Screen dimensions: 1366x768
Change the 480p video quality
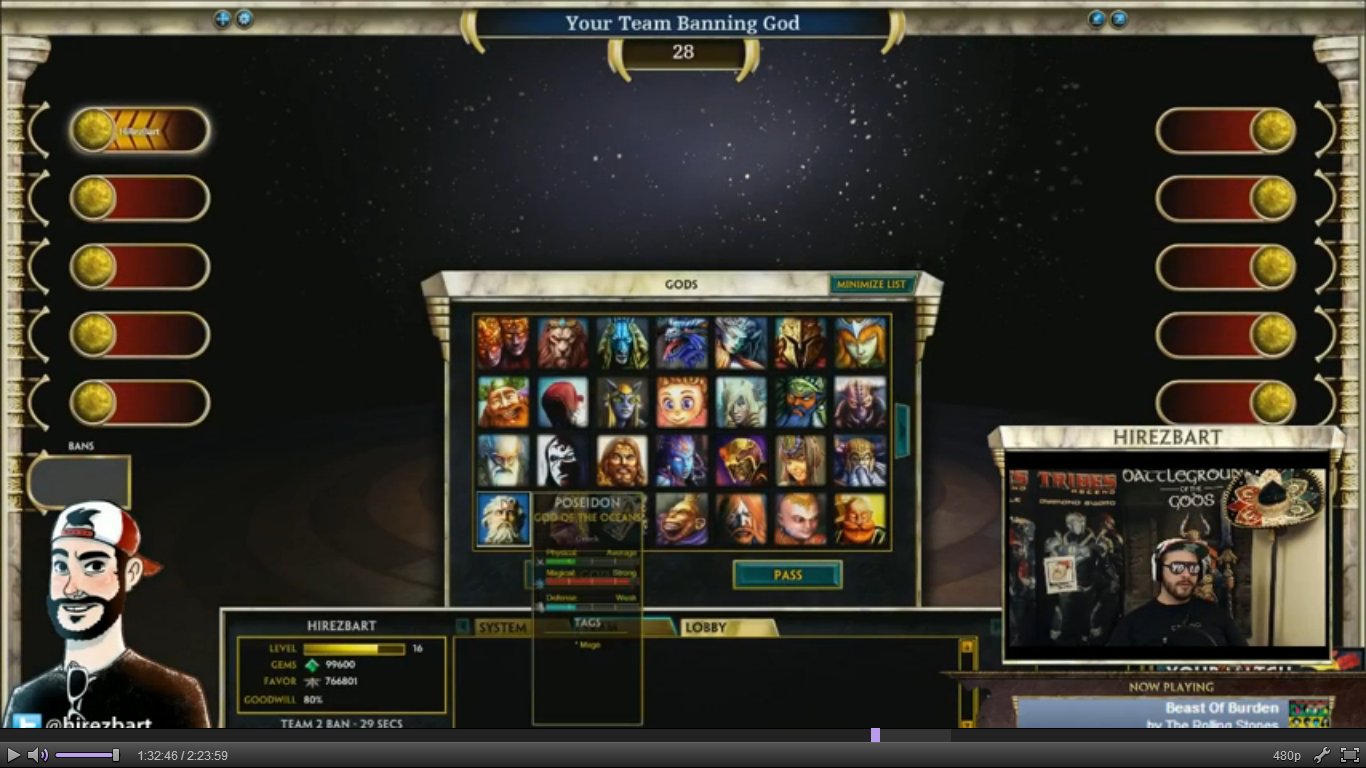1287,755
